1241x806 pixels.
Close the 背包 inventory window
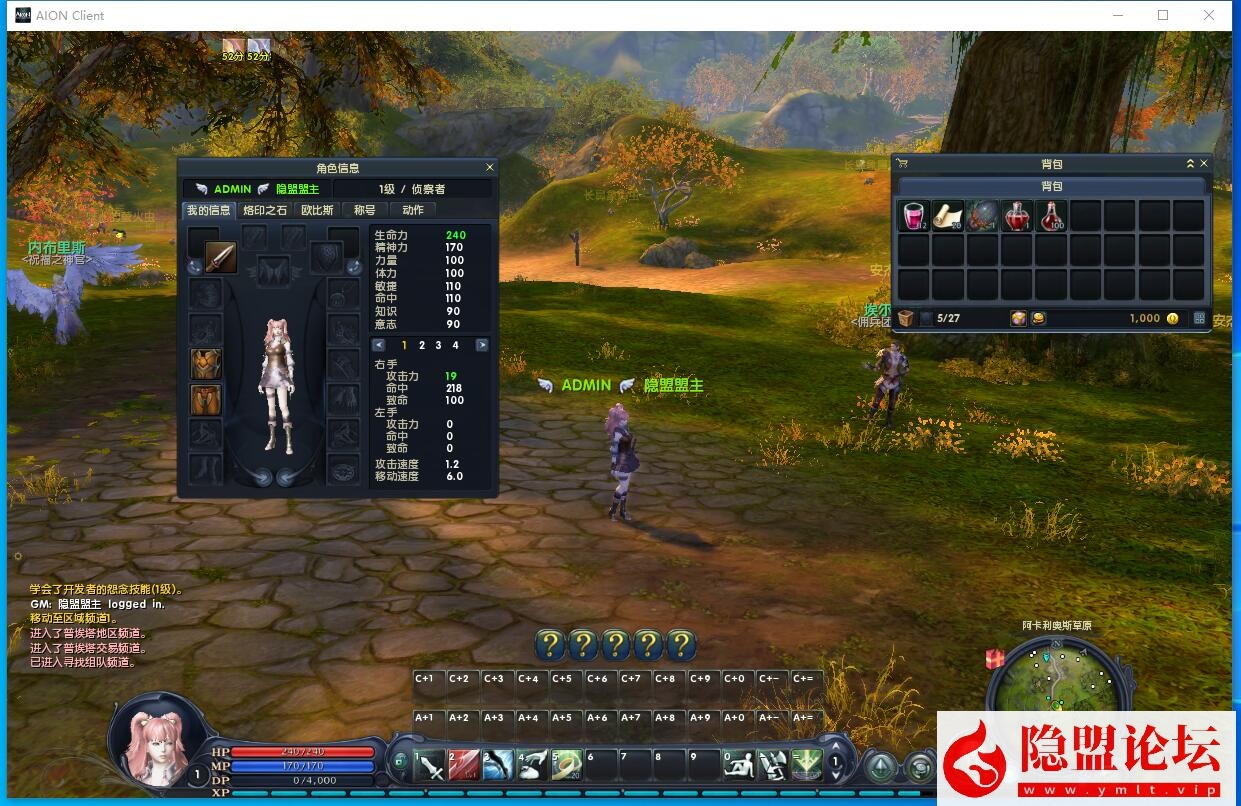(x=1204, y=163)
